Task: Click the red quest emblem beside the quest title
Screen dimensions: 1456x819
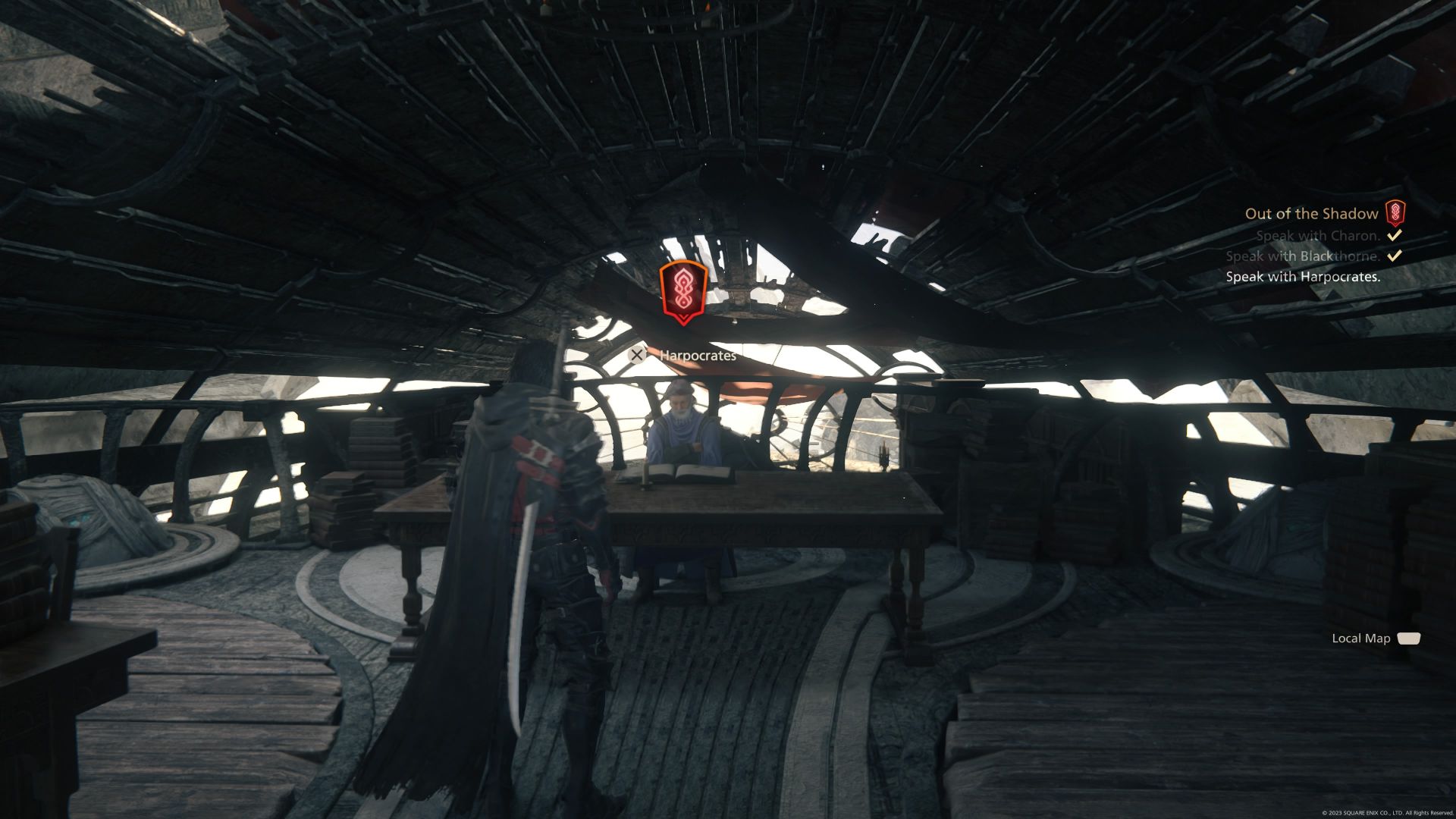Action: [1395, 214]
